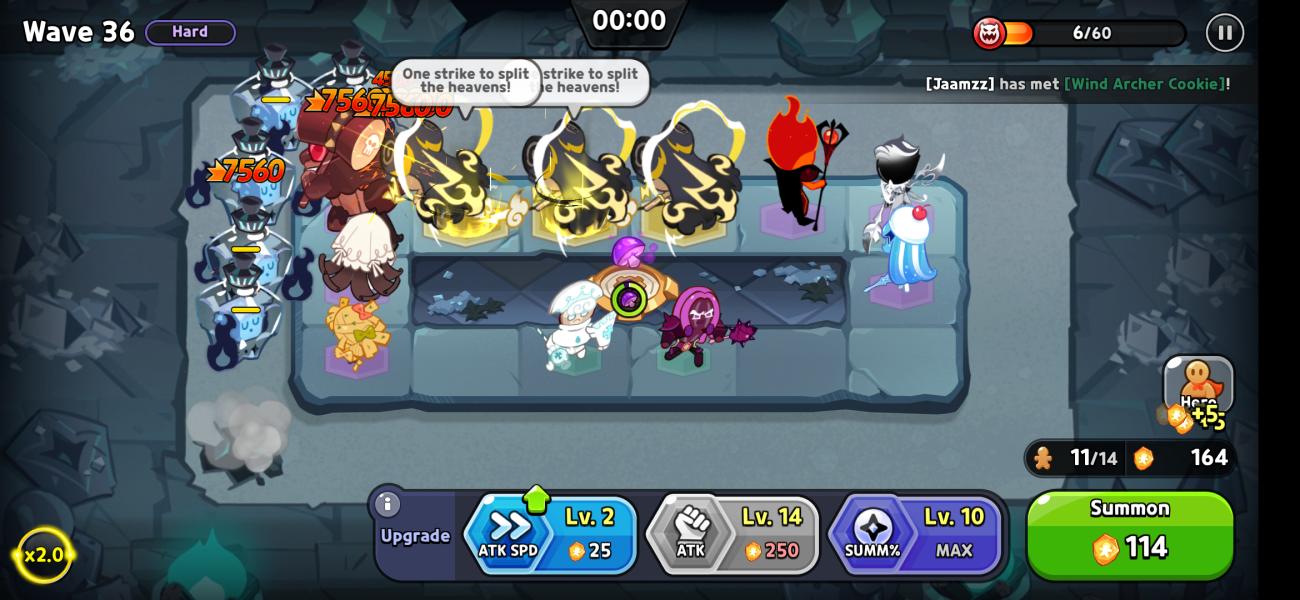Select the maxed SUMM% upgrade
The width and height of the screenshot is (1300, 600).
[x=915, y=535]
